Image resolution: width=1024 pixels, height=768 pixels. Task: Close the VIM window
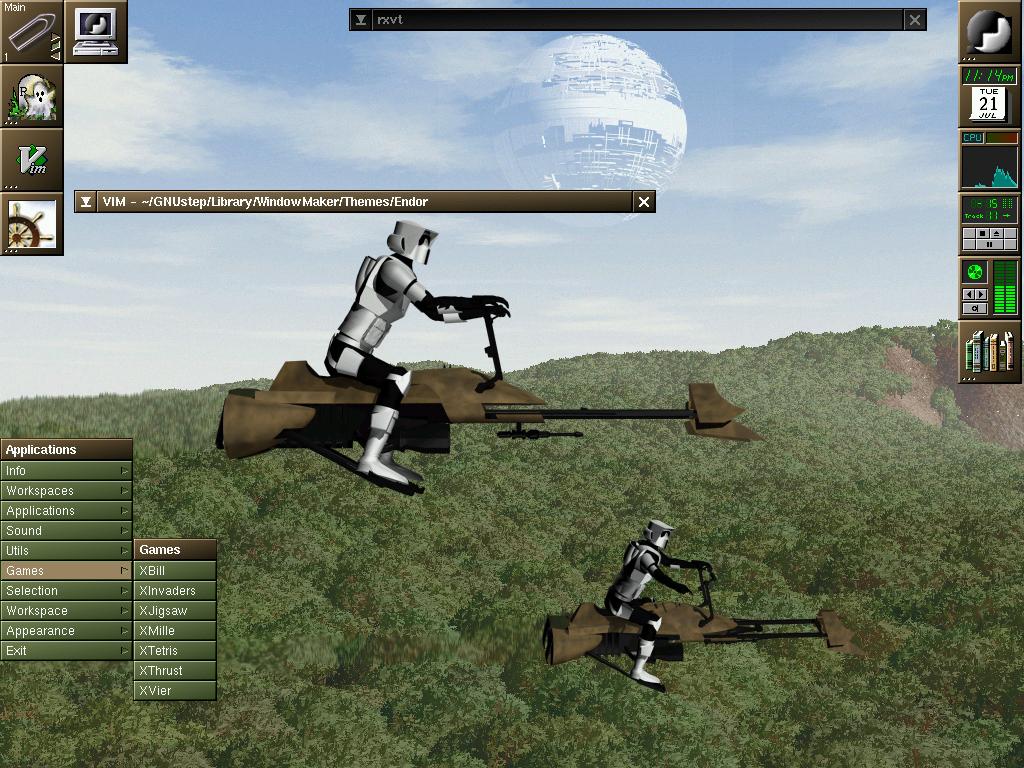tap(644, 202)
